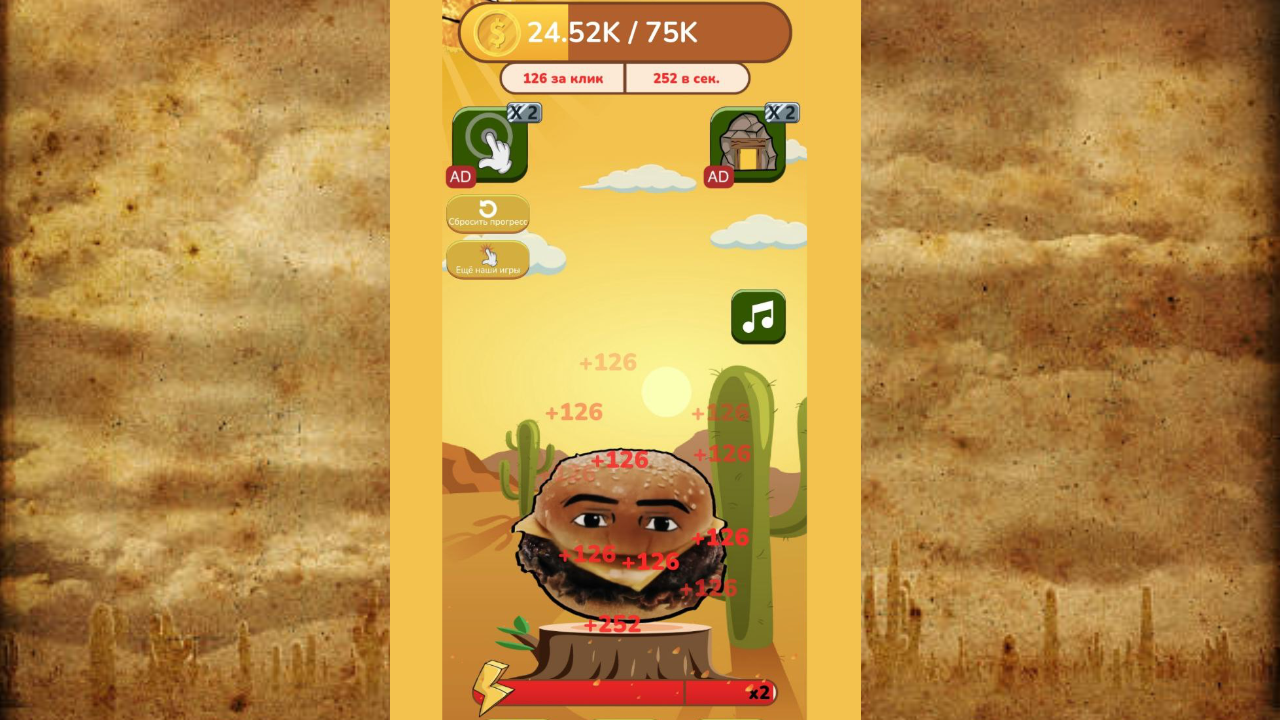
Task: Click the red AD badge under the tap booster
Action: coord(460,176)
